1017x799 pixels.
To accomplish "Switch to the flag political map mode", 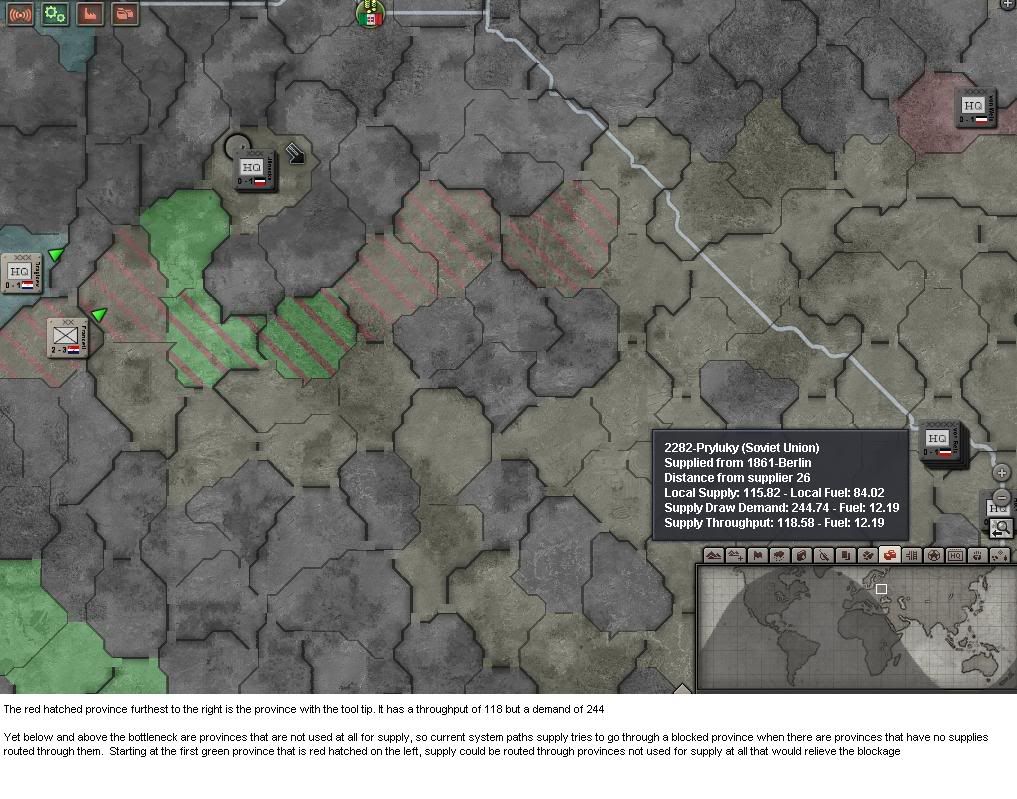I will click(757, 556).
